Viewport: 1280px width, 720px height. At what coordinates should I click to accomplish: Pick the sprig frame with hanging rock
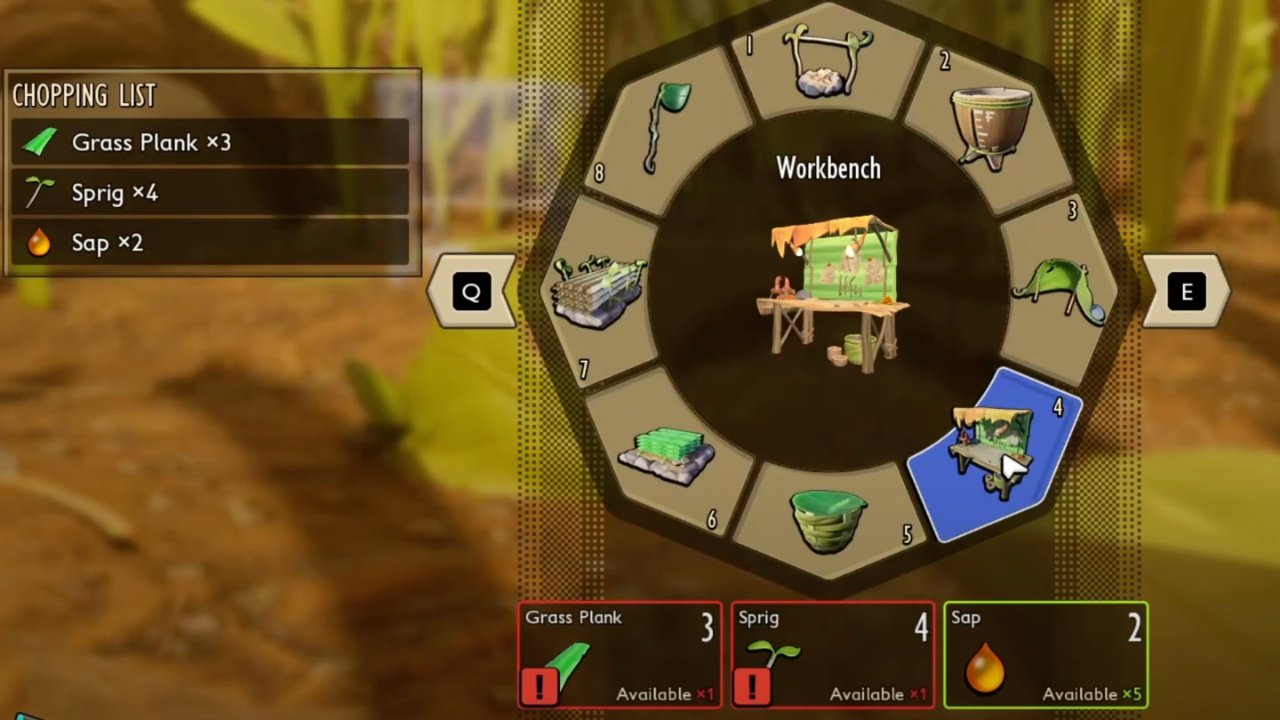click(x=828, y=62)
